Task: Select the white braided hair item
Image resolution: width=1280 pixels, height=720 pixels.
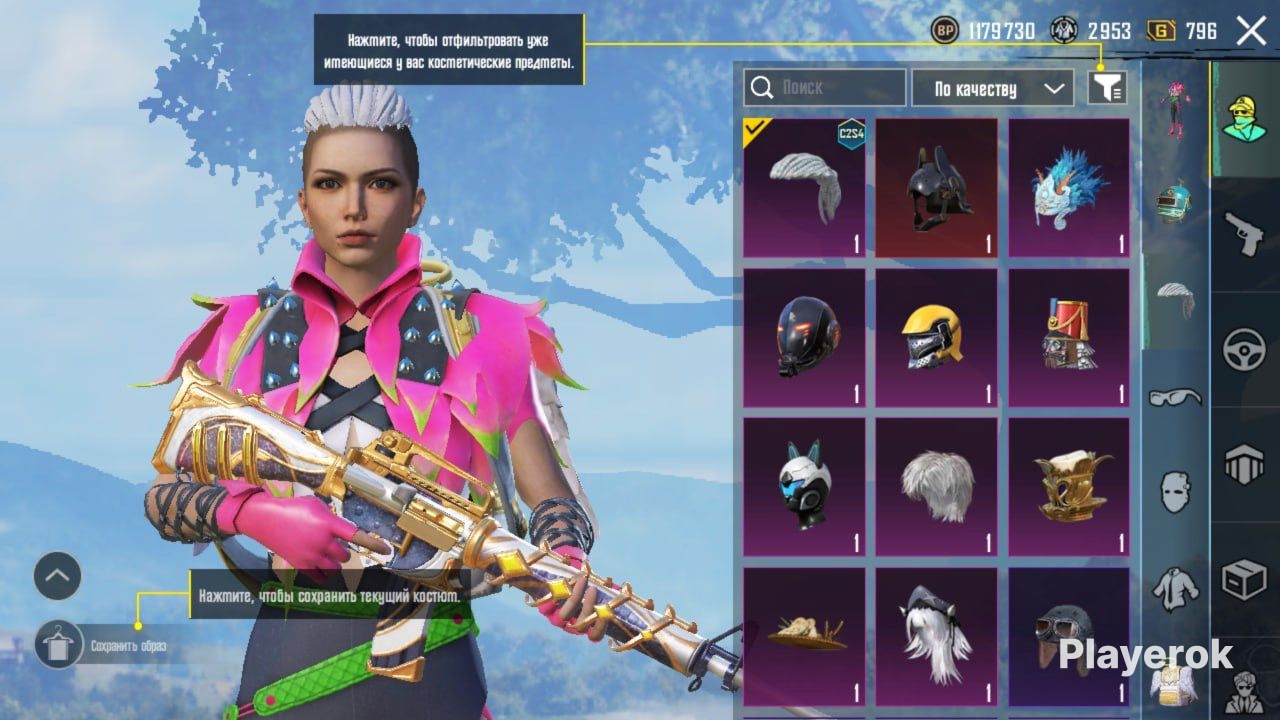Action: 804,188
